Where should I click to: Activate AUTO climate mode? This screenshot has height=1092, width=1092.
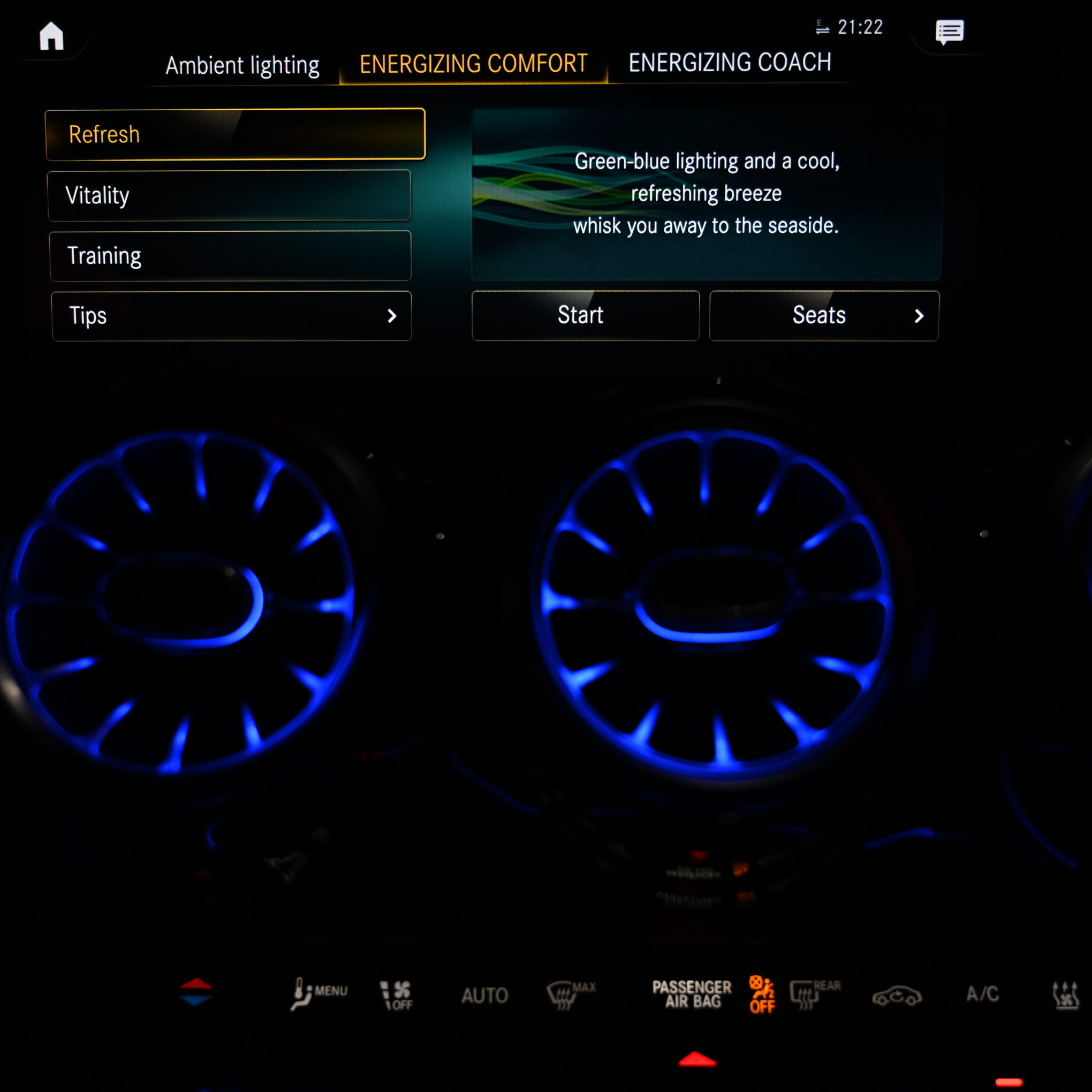coord(484,995)
